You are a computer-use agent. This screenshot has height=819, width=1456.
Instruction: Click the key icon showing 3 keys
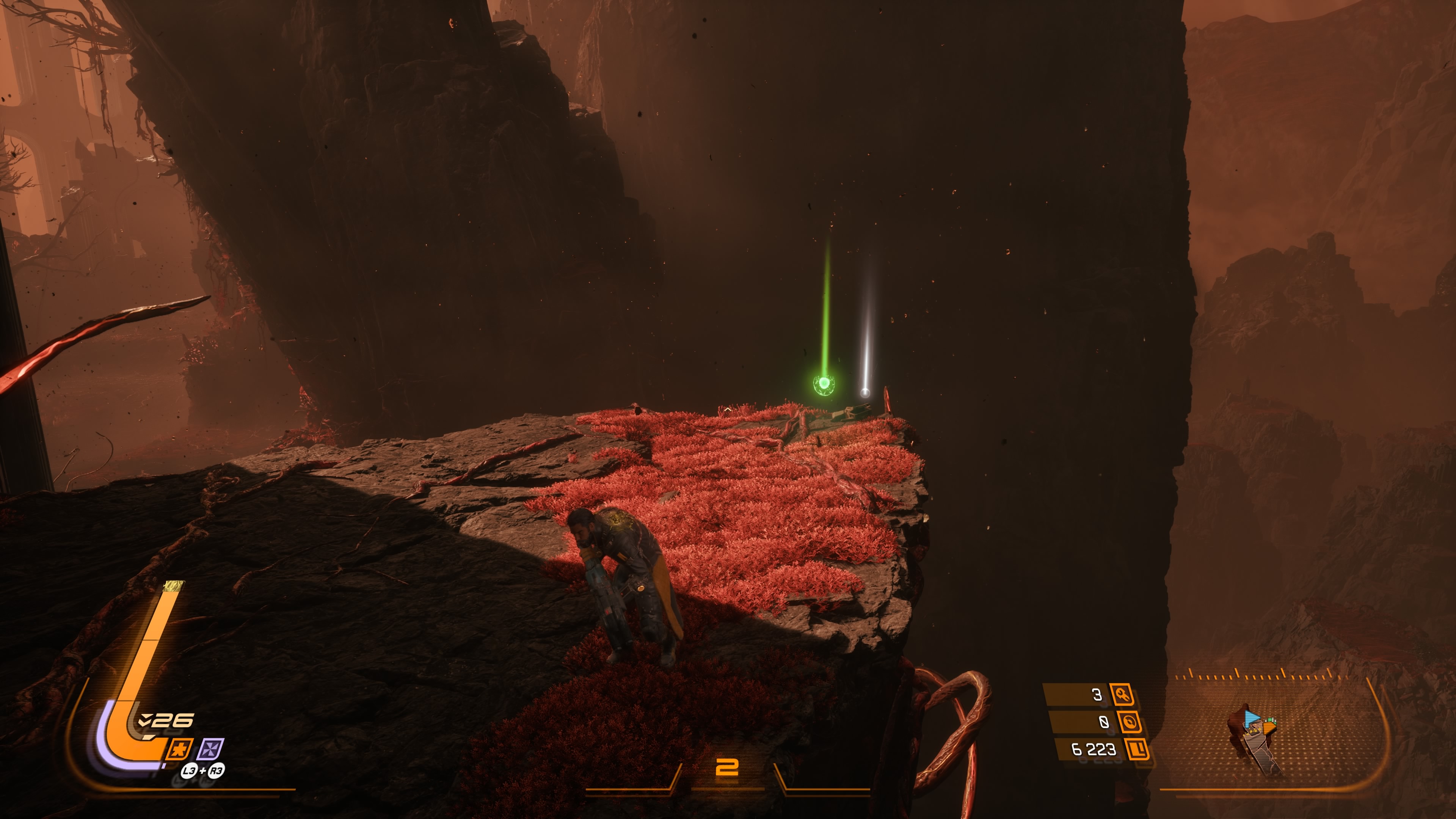tap(1122, 694)
